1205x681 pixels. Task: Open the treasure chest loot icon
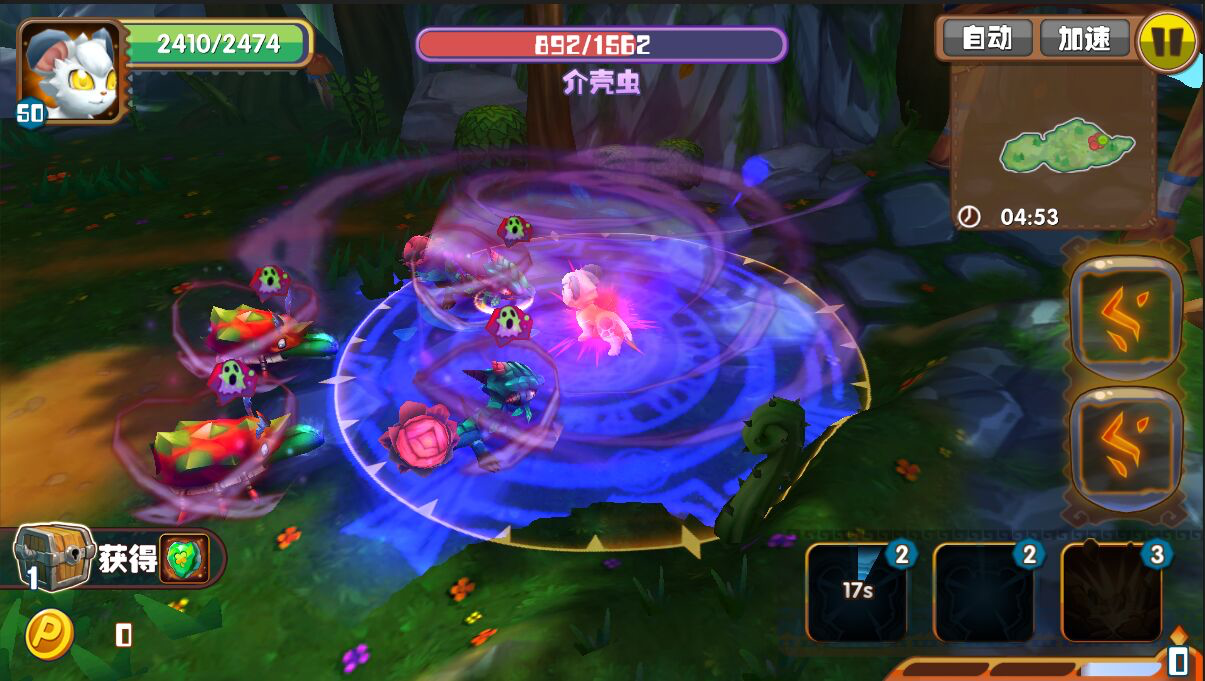[x=53, y=557]
